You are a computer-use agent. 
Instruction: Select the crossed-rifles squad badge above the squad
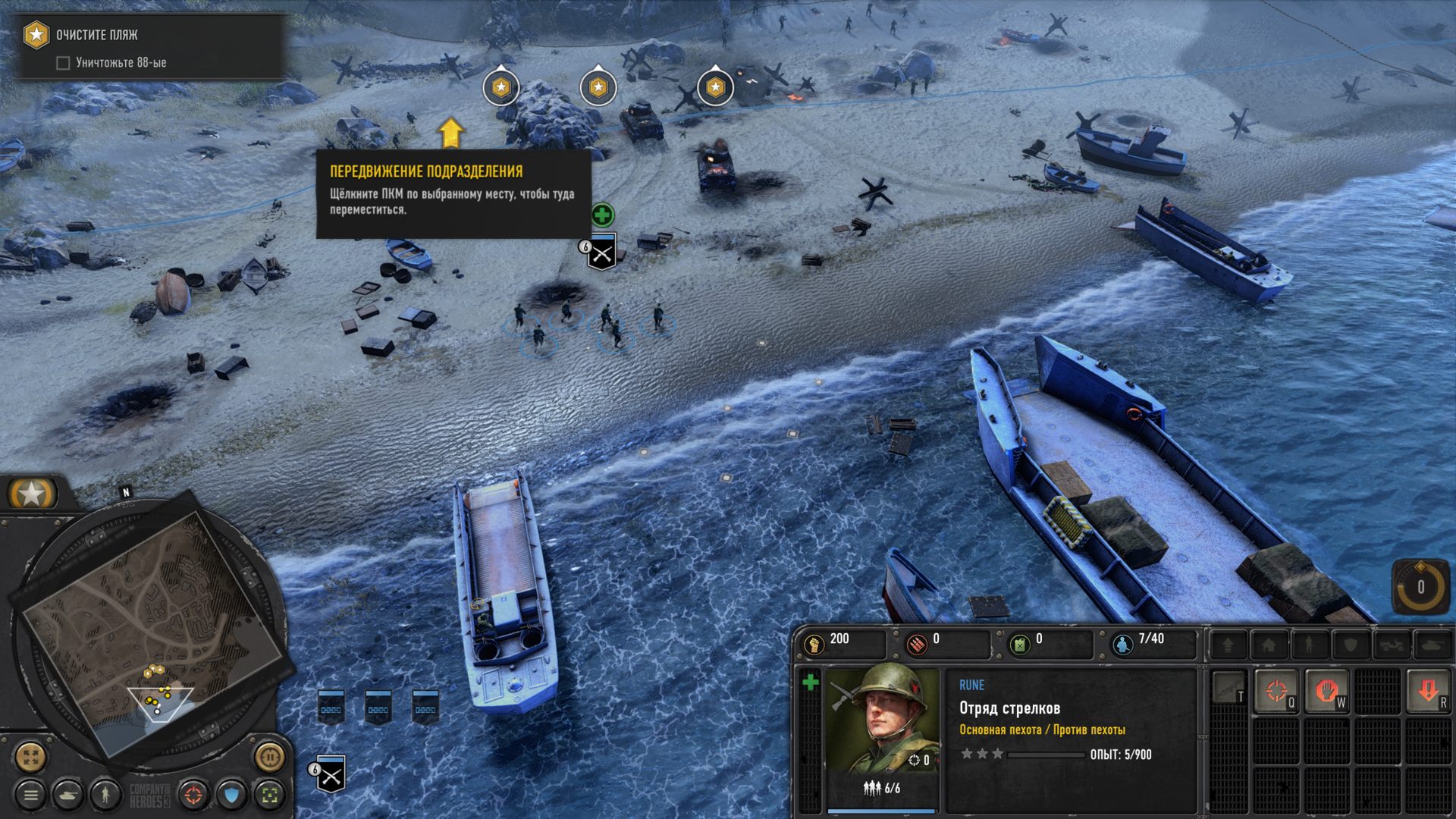[602, 253]
